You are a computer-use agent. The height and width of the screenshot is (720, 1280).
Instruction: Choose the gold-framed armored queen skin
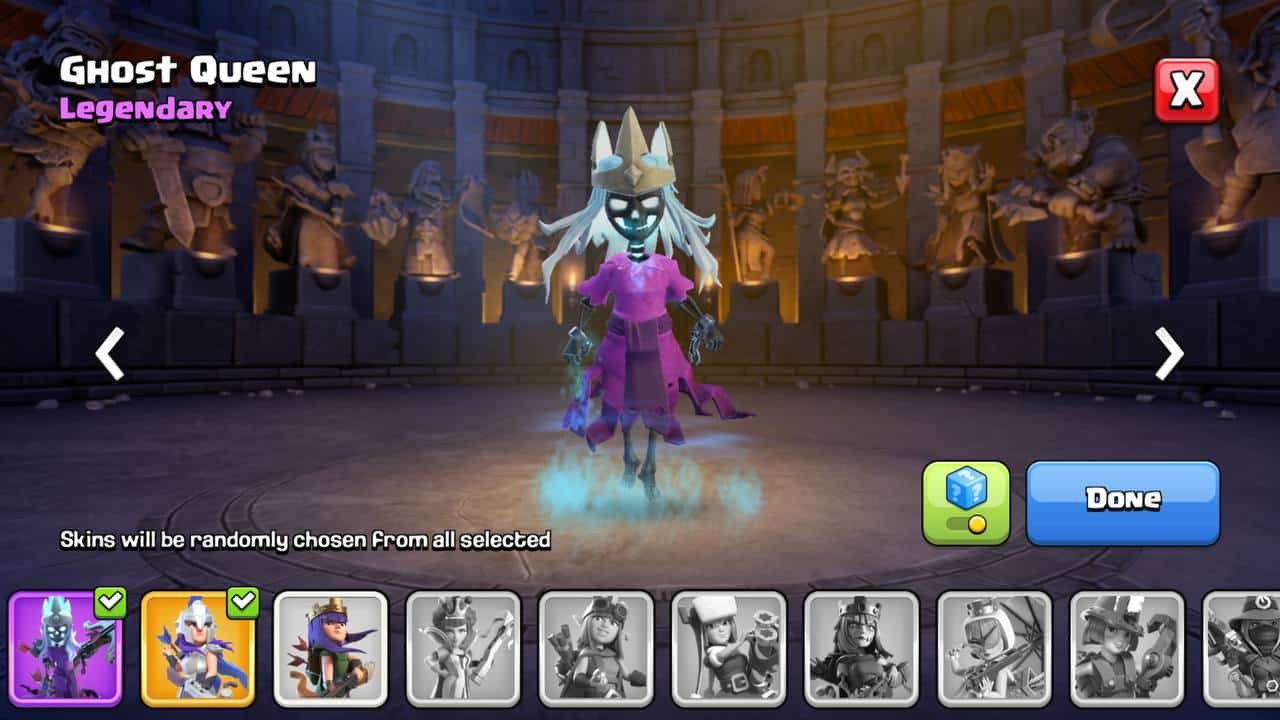pos(198,648)
